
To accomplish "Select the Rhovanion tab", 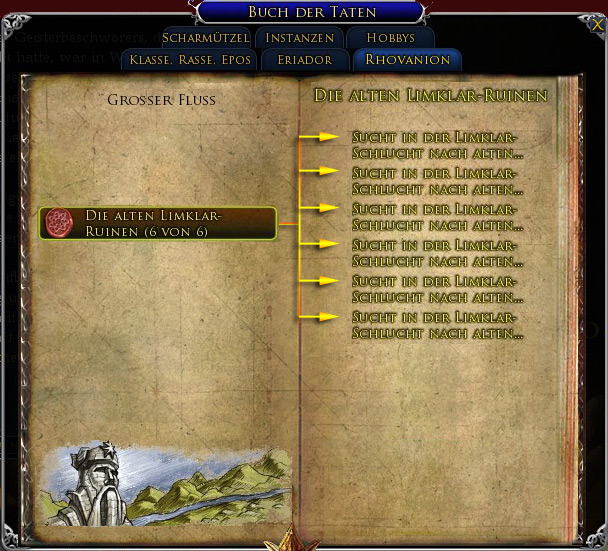I will tap(407, 60).
